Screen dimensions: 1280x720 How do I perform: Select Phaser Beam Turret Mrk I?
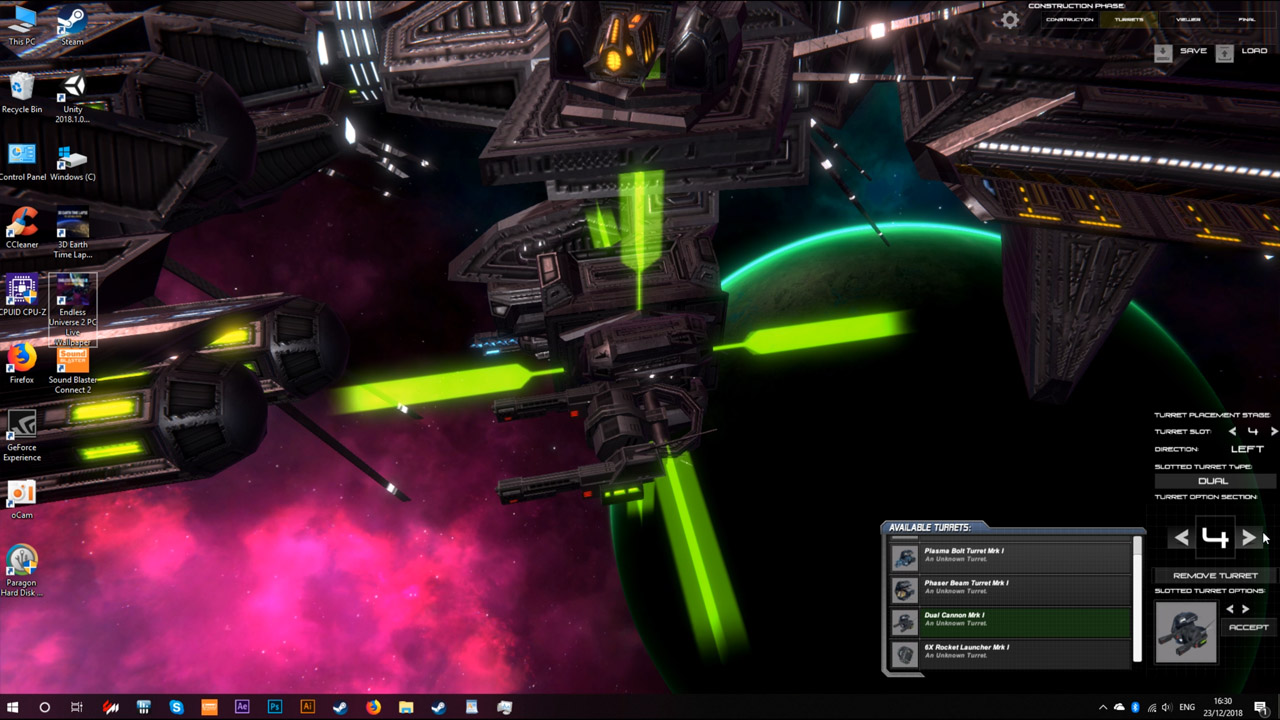click(1010, 588)
